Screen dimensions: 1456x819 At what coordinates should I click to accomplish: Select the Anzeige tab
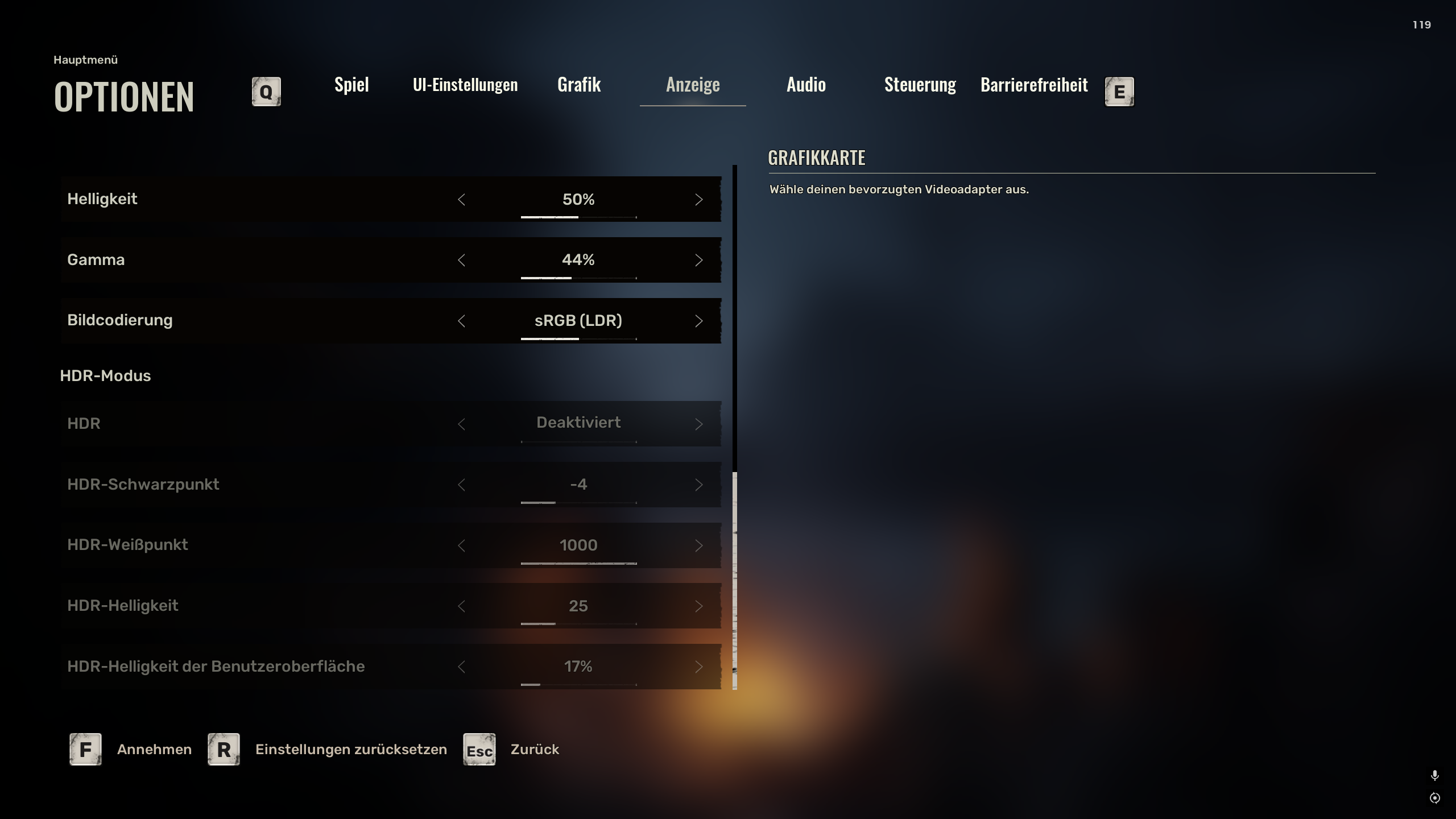pos(693,85)
